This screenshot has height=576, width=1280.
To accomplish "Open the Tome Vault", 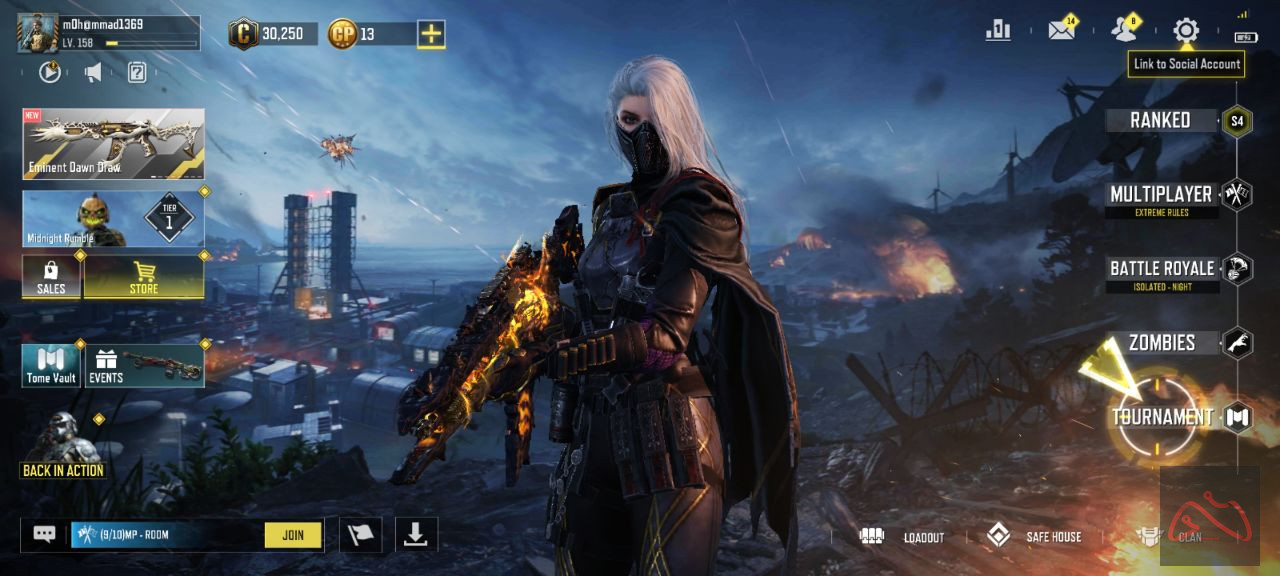I will pos(52,366).
